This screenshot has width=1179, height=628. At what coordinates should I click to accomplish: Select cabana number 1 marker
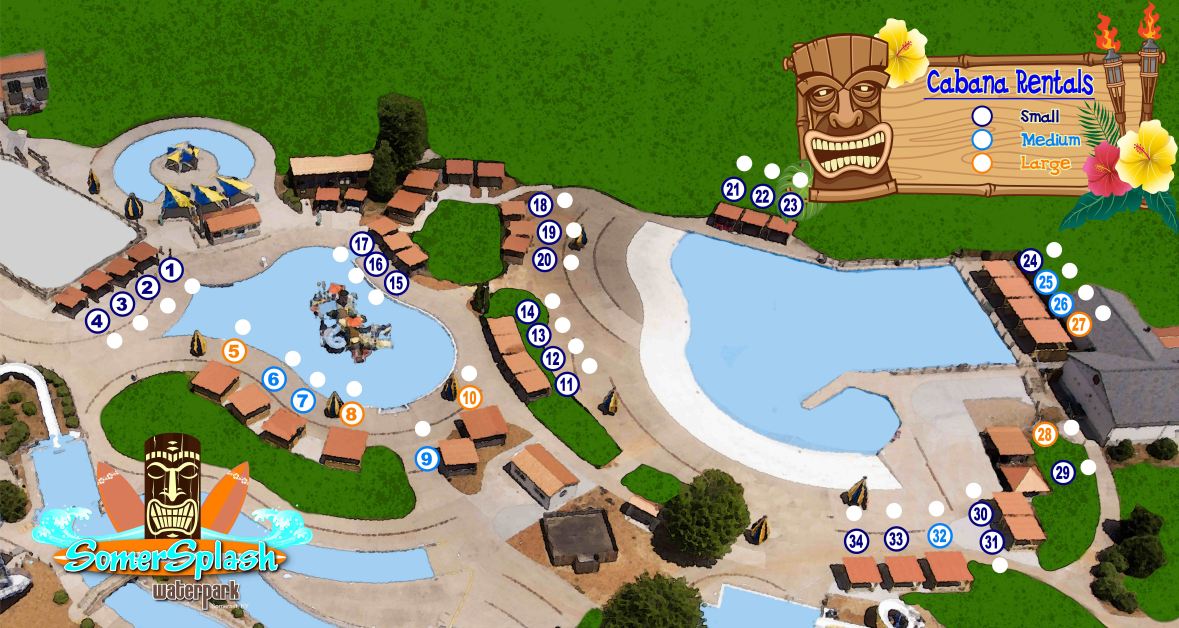[x=171, y=269]
